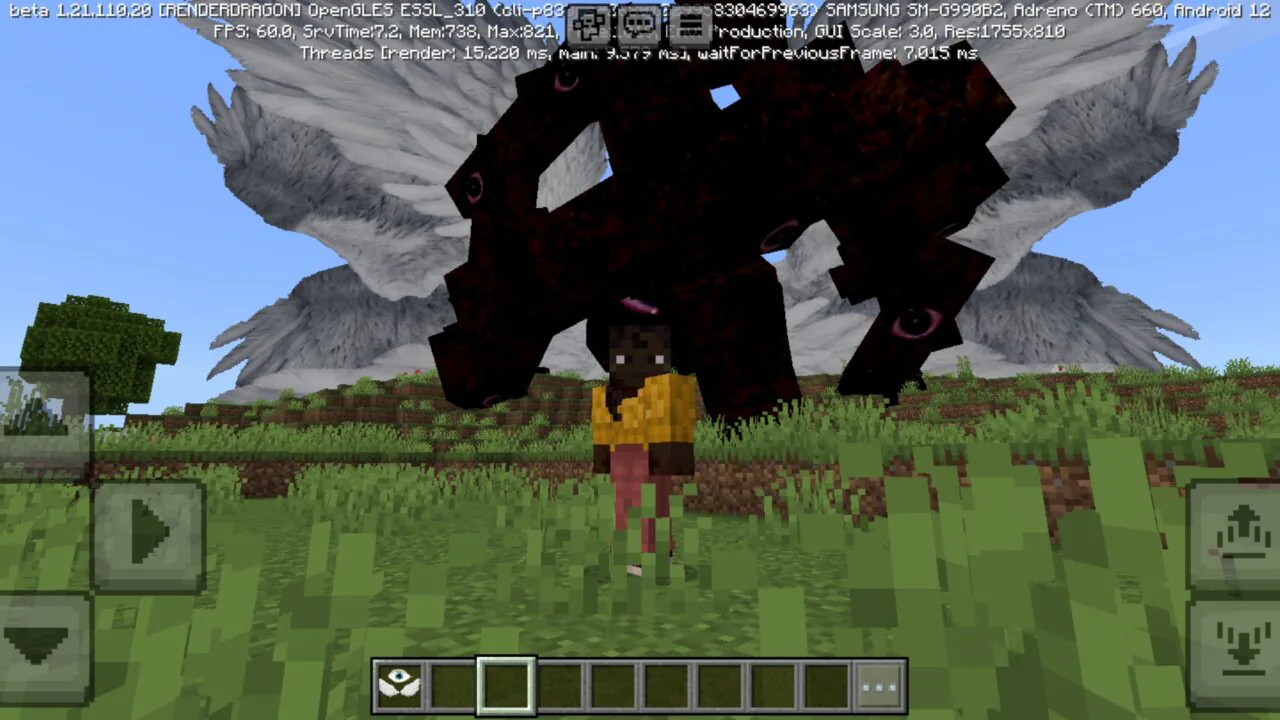Select the winged eye item in the hotbar

[400, 686]
